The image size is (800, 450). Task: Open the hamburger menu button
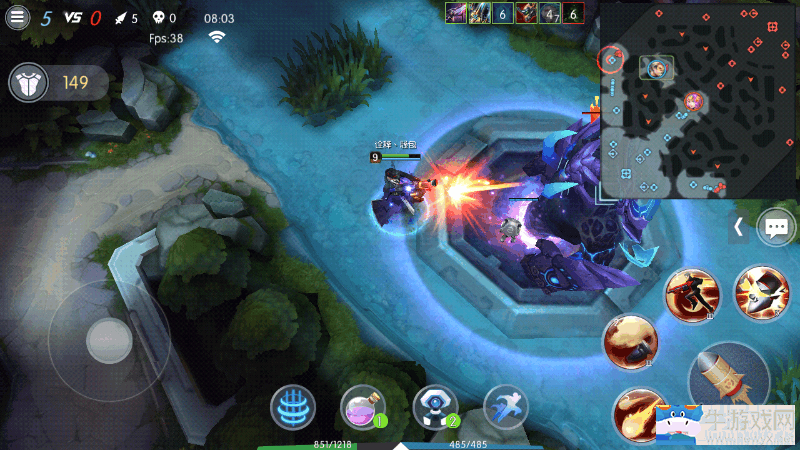point(17,17)
